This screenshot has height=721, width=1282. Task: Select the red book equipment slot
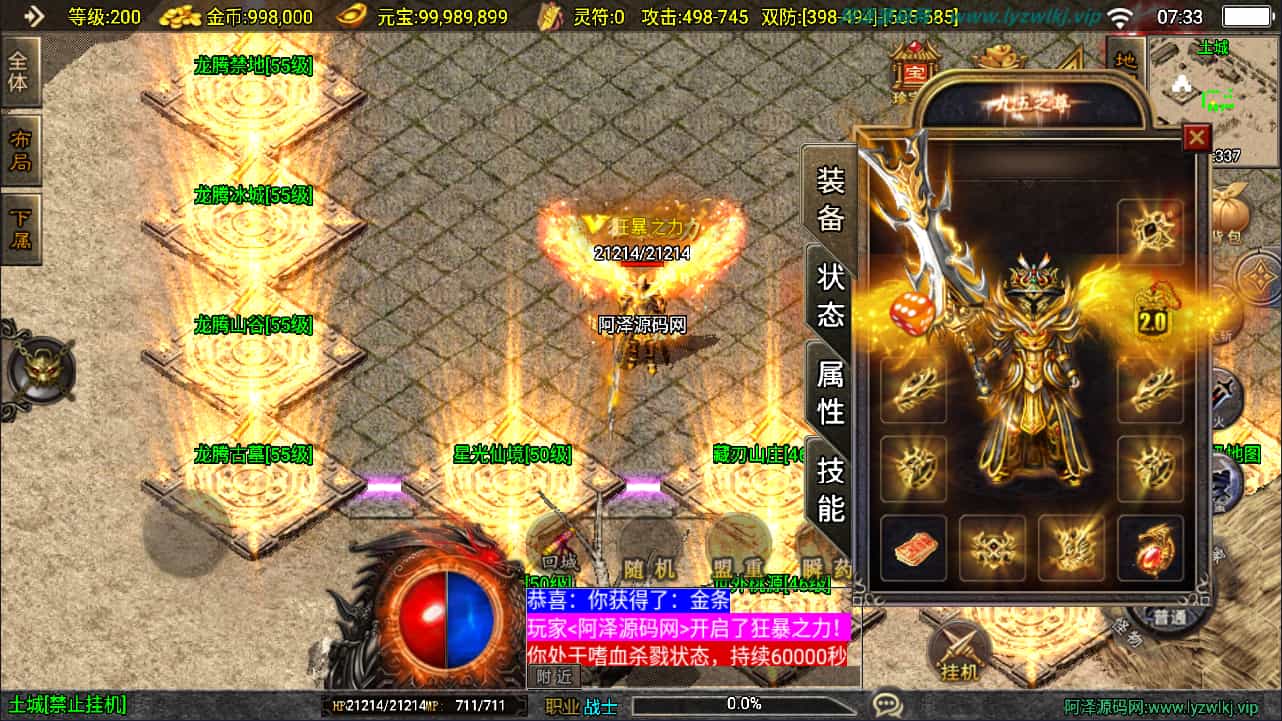913,548
